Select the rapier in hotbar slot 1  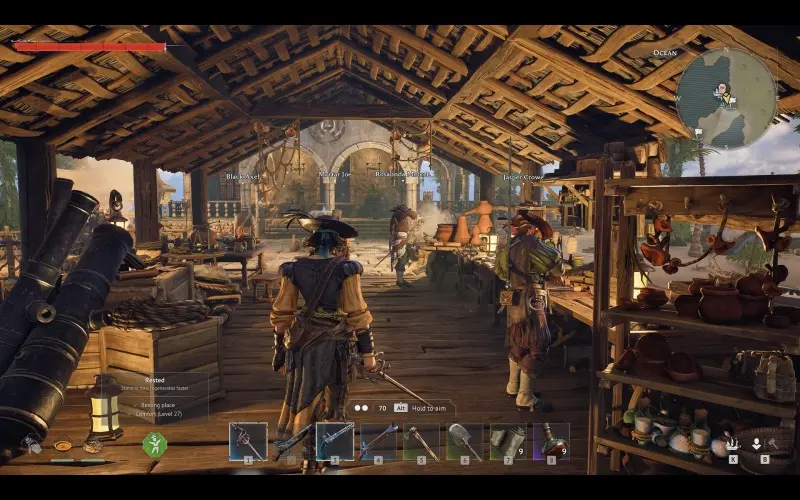point(247,441)
